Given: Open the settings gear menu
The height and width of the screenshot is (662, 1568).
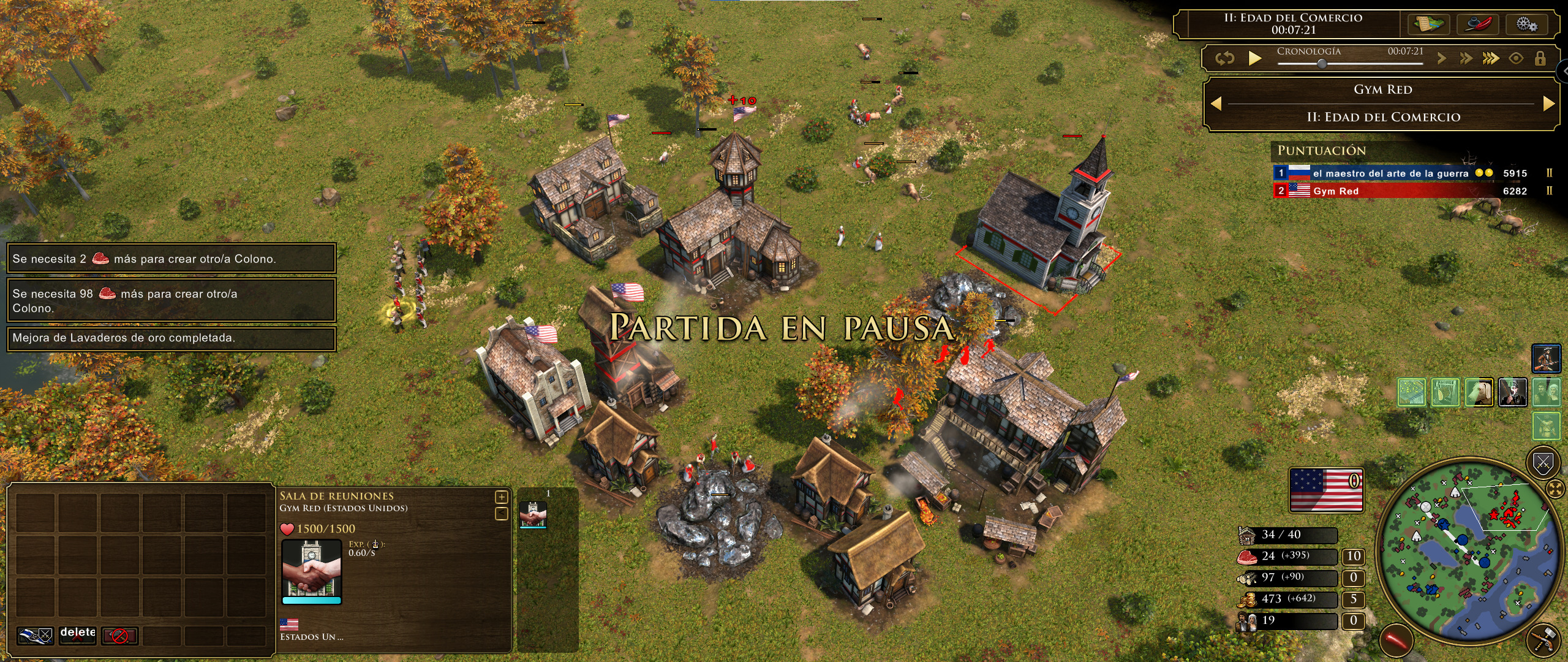Looking at the screenshot, I should click(x=1527, y=25).
